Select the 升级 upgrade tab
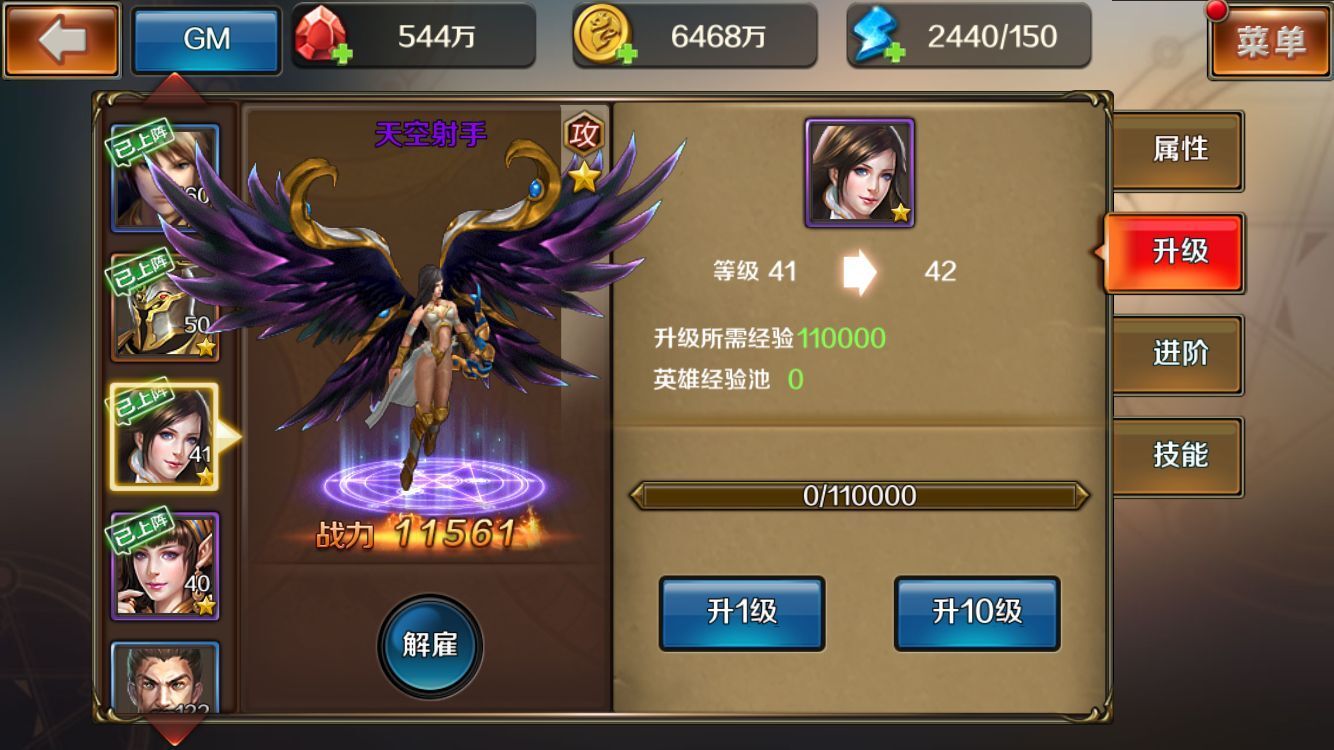The height and width of the screenshot is (750, 1334). [1178, 252]
